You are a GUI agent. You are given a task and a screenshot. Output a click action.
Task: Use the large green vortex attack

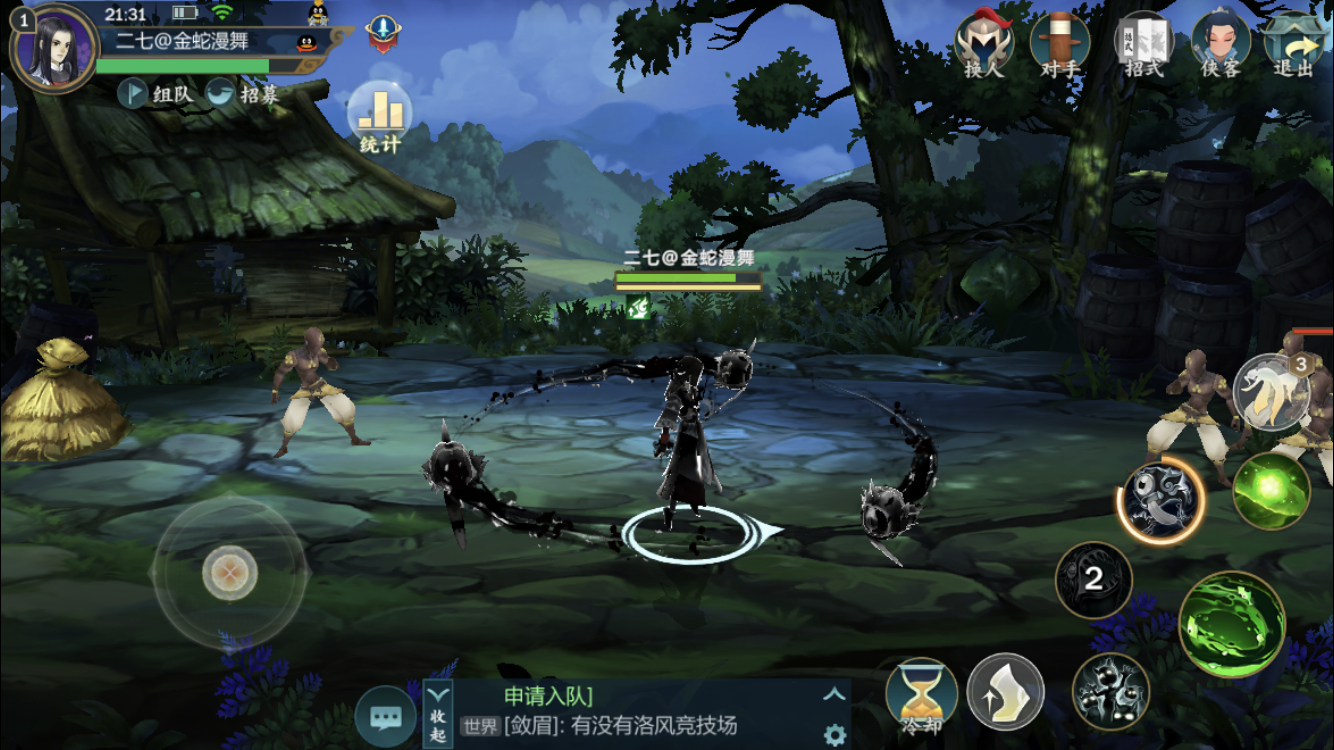coord(1231,624)
